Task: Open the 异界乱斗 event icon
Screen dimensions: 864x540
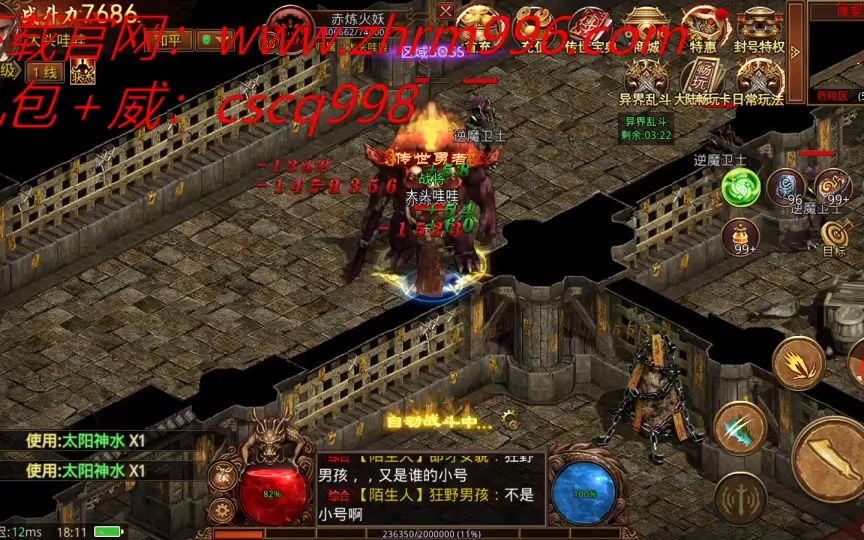Action: (646, 81)
